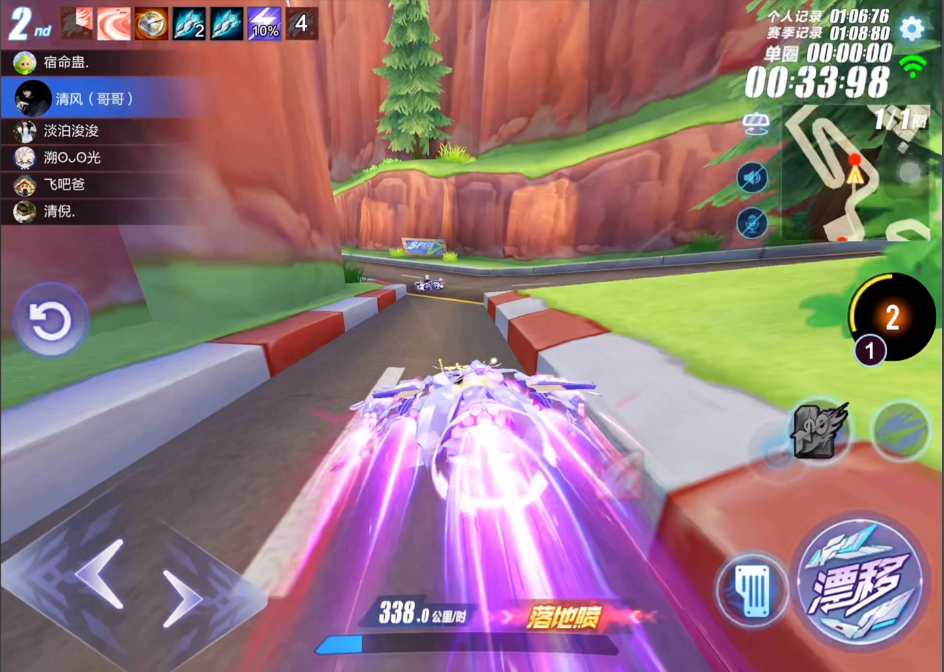Steer right with the right arrow
This screenshot has width=944, height=672.
pos(181,598)
